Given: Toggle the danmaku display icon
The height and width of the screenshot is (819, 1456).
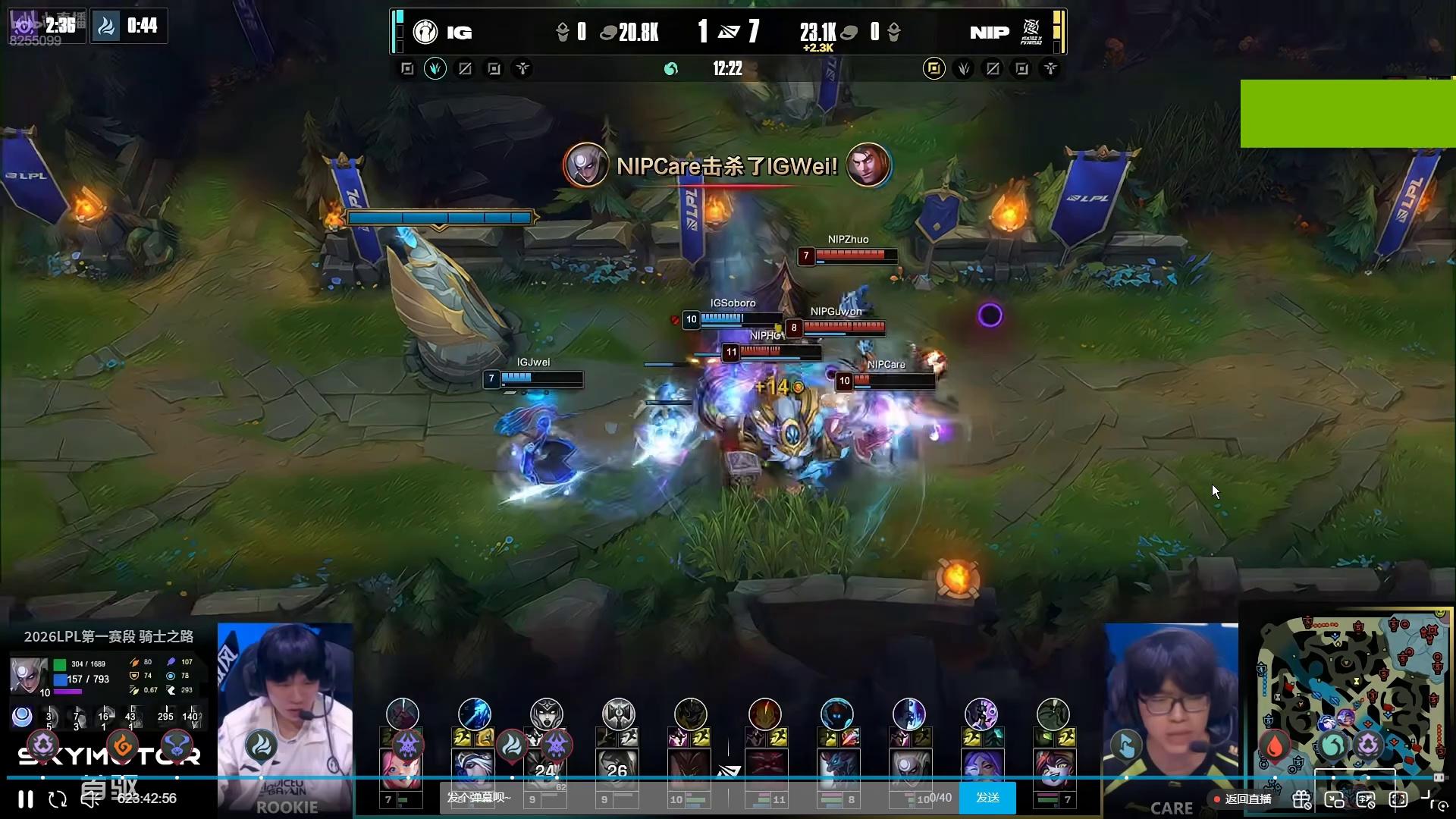Looking at the screenshot, I should [x=1366, y=799].
